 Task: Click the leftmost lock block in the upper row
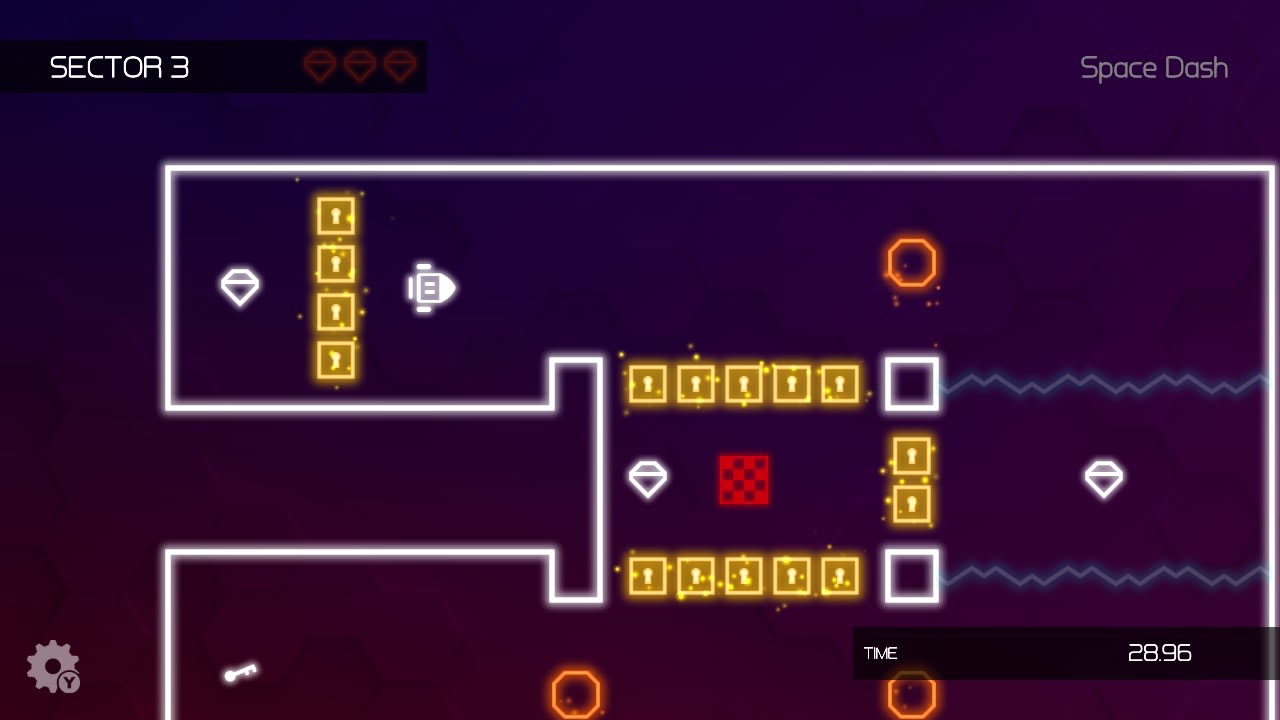click(x=646, y=383)
